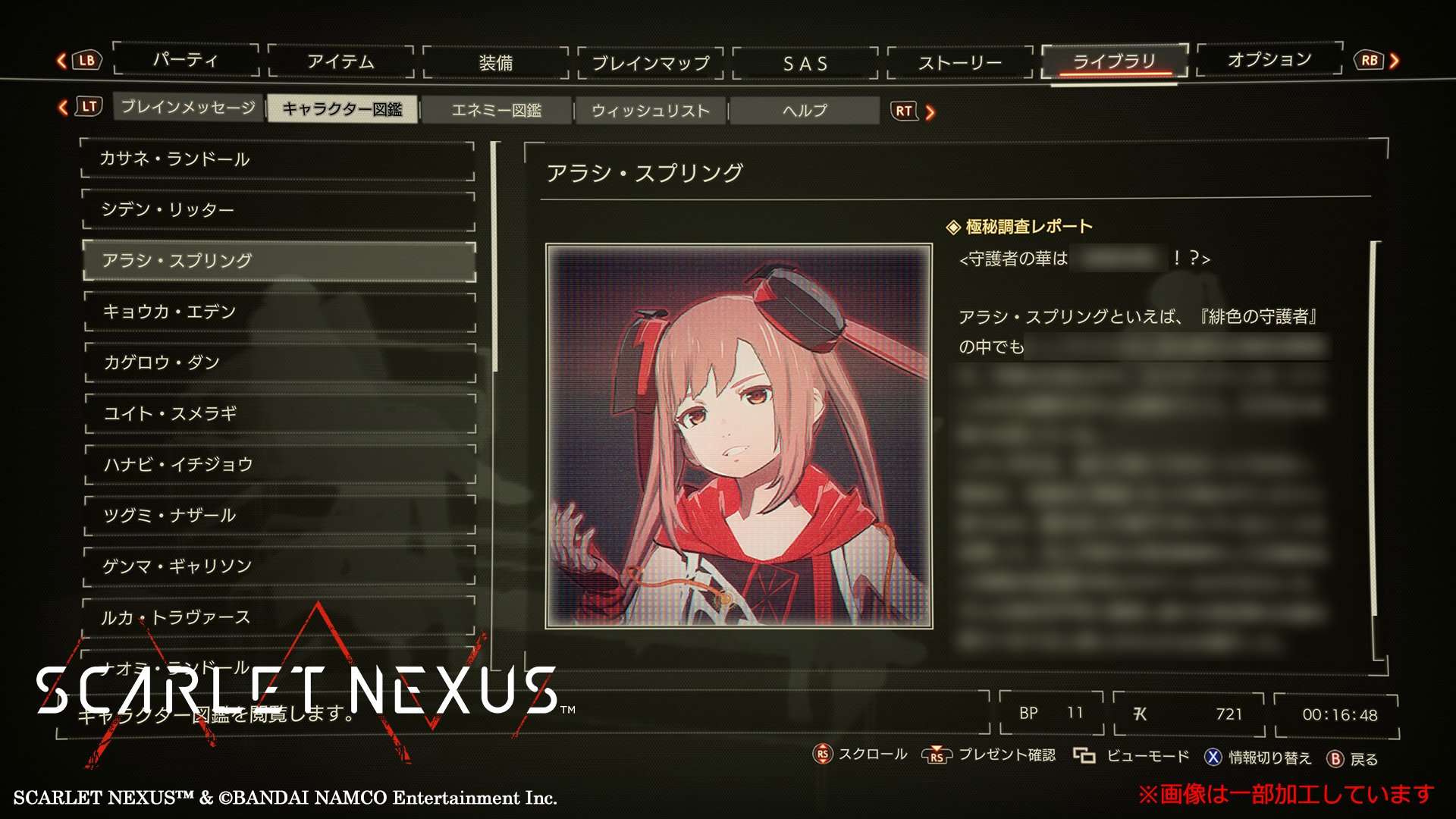Open the ヘルプ section
The image size is (1456, 819).
click(x=804, y=110)
